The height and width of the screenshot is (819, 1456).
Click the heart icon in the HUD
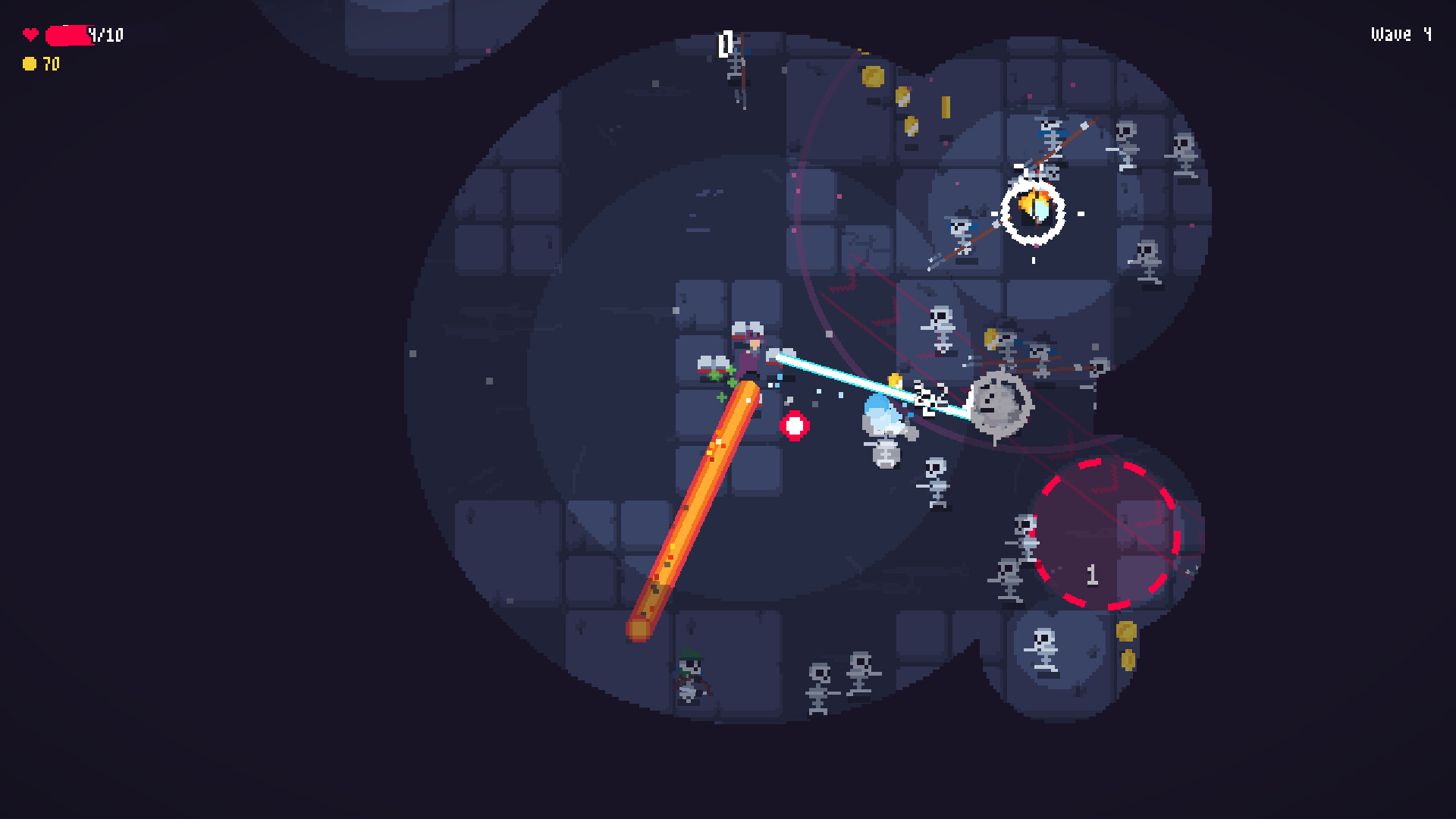point(30,33)
